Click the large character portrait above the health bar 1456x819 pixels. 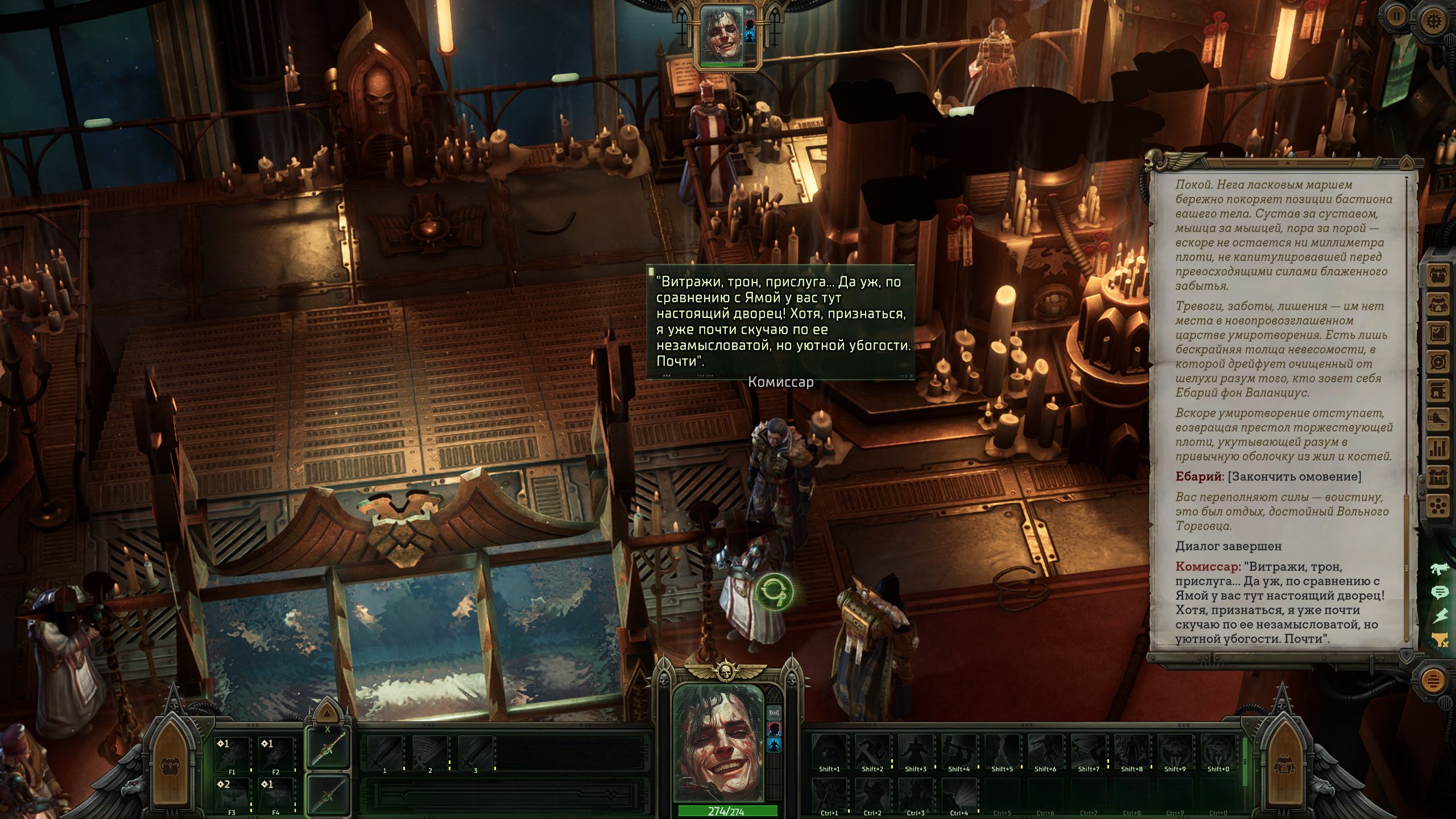719,742
